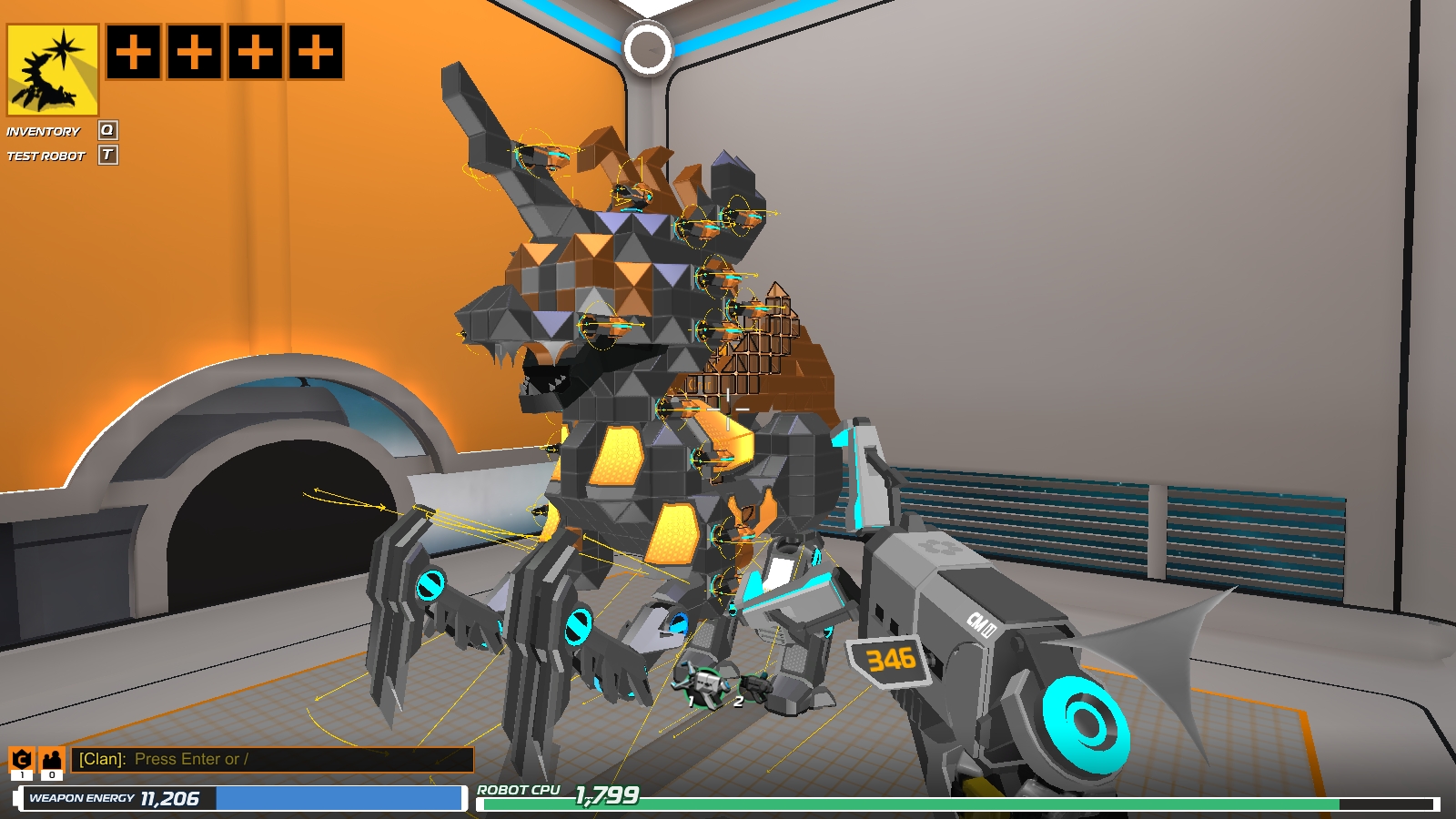
Task: Click the clan member count badge showing 1
Action: tap(22, 775)
